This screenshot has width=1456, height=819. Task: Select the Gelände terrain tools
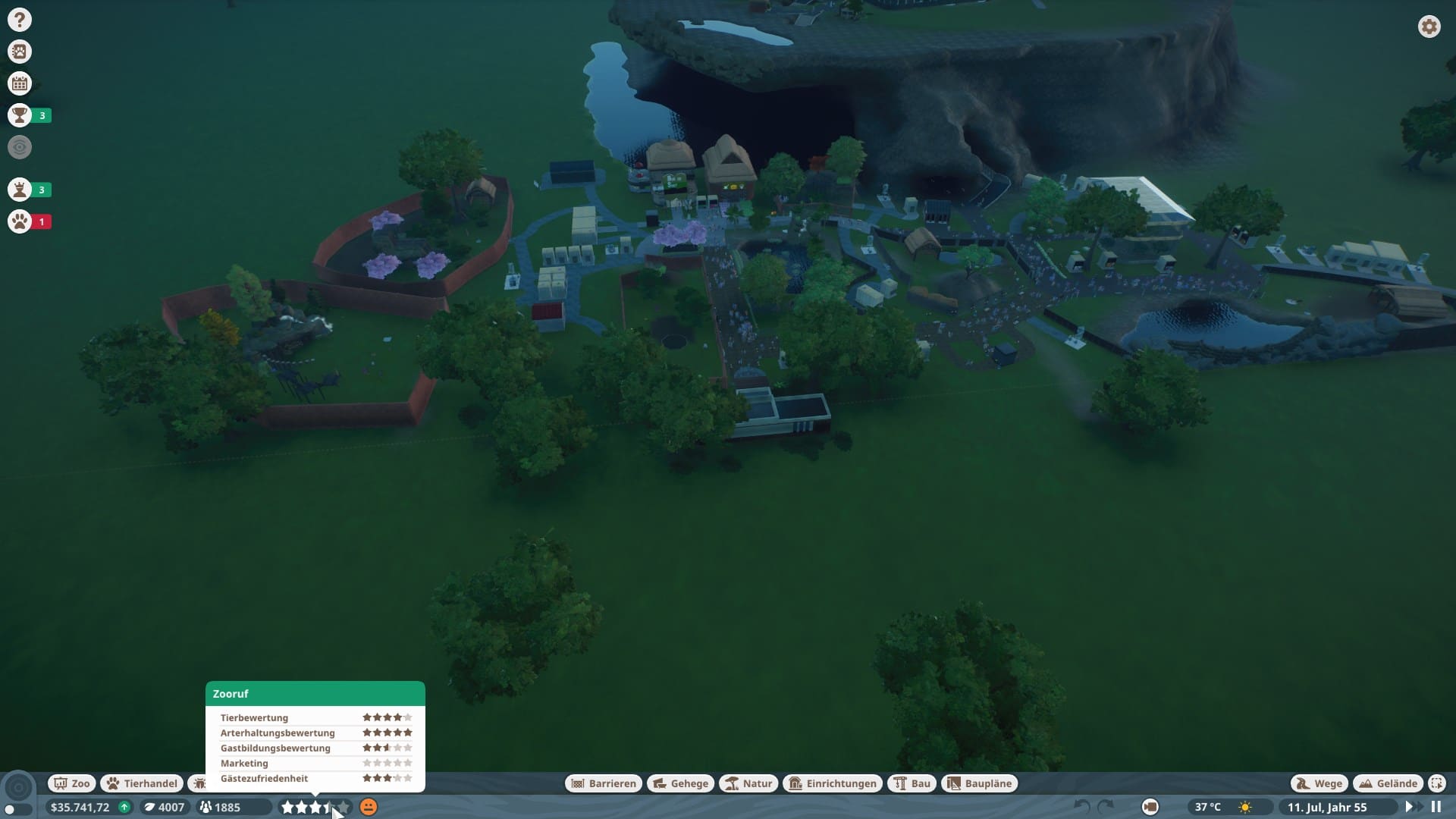point(1389,783)
